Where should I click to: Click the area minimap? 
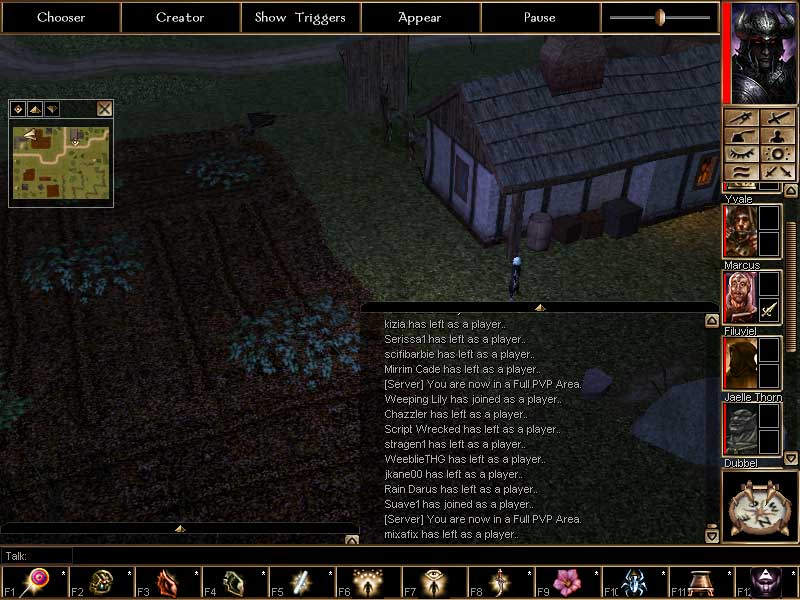point(60,160)
